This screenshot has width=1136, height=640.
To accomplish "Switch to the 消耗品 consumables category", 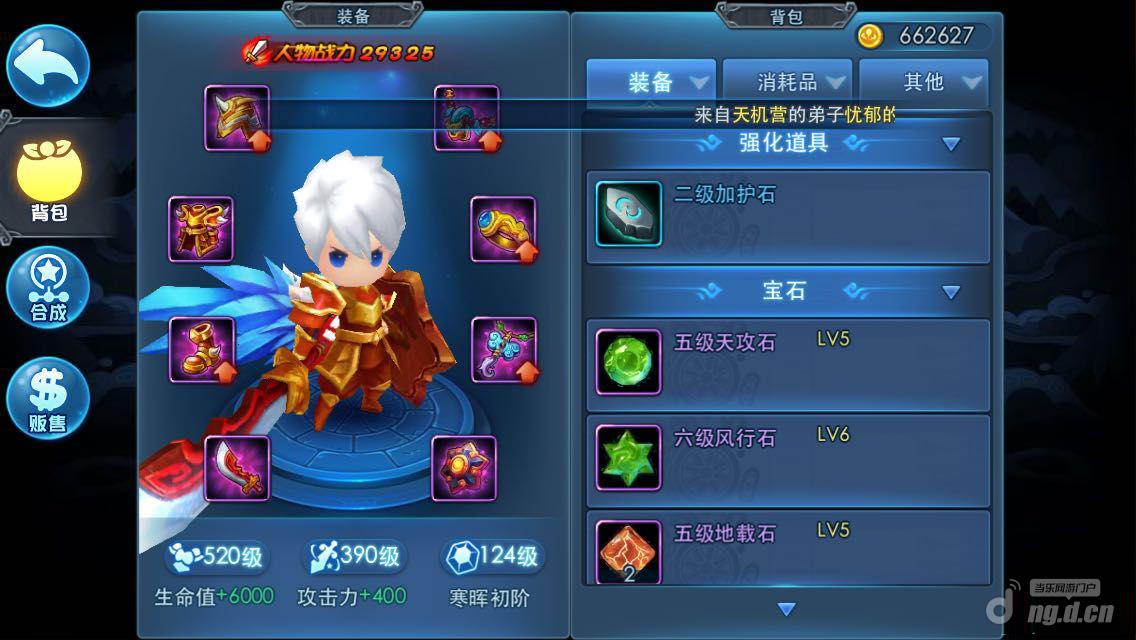I will coord(788,82).
